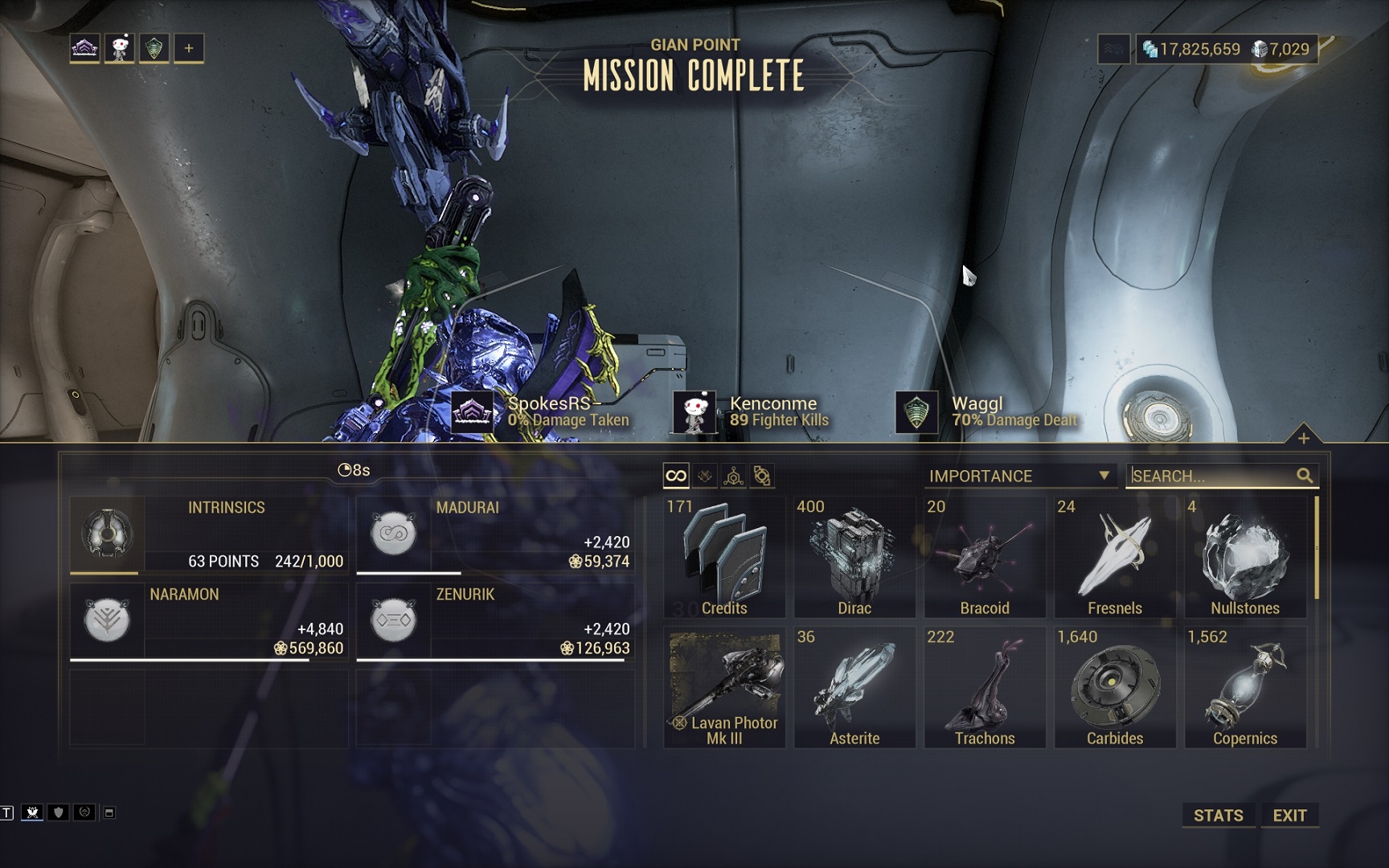Viewport: 1389px width, 868px height.
Task: Select the Fresnels reward tile
Action: 1115,557
